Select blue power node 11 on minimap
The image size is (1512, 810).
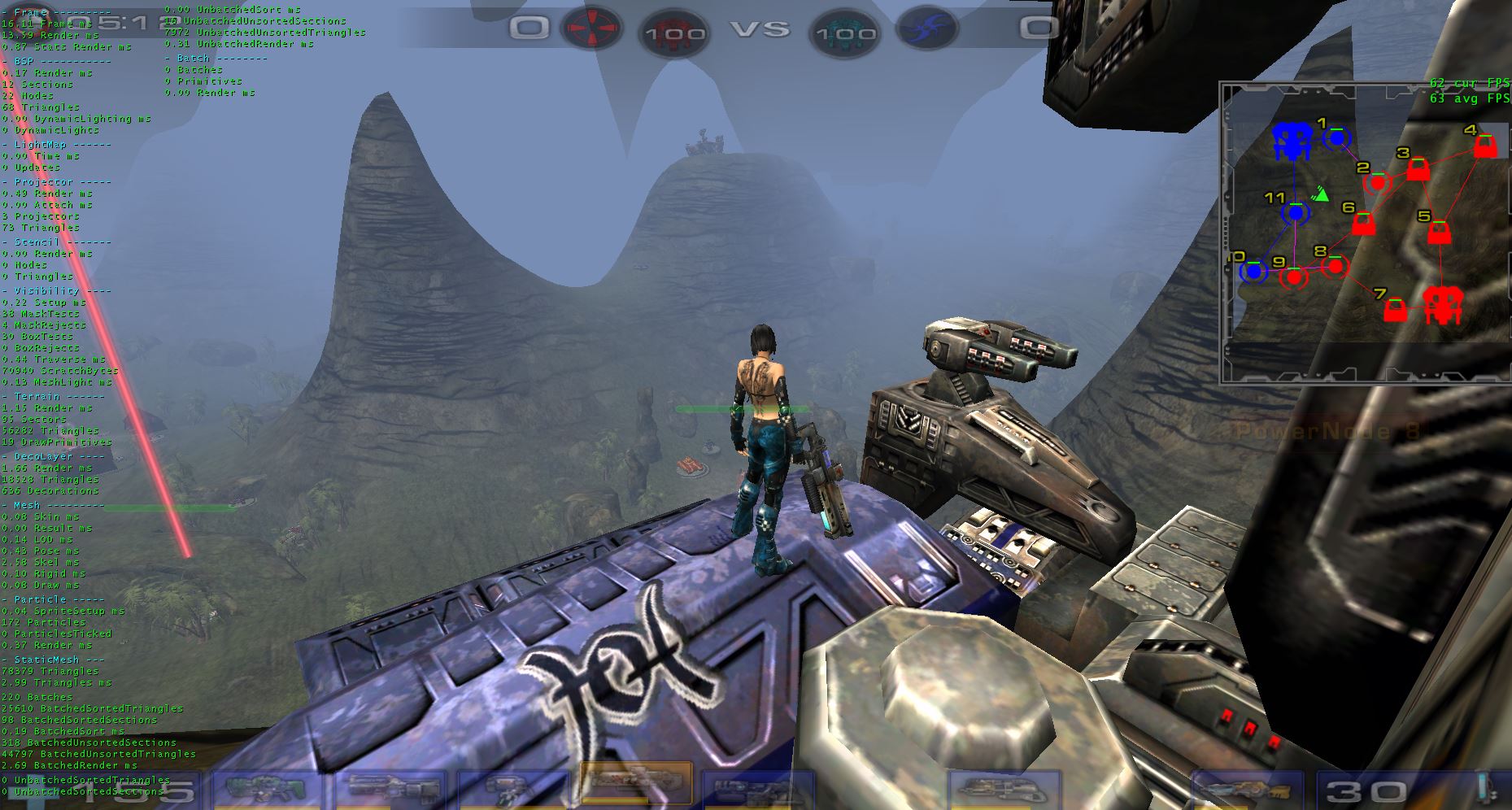pos(1295,214)
